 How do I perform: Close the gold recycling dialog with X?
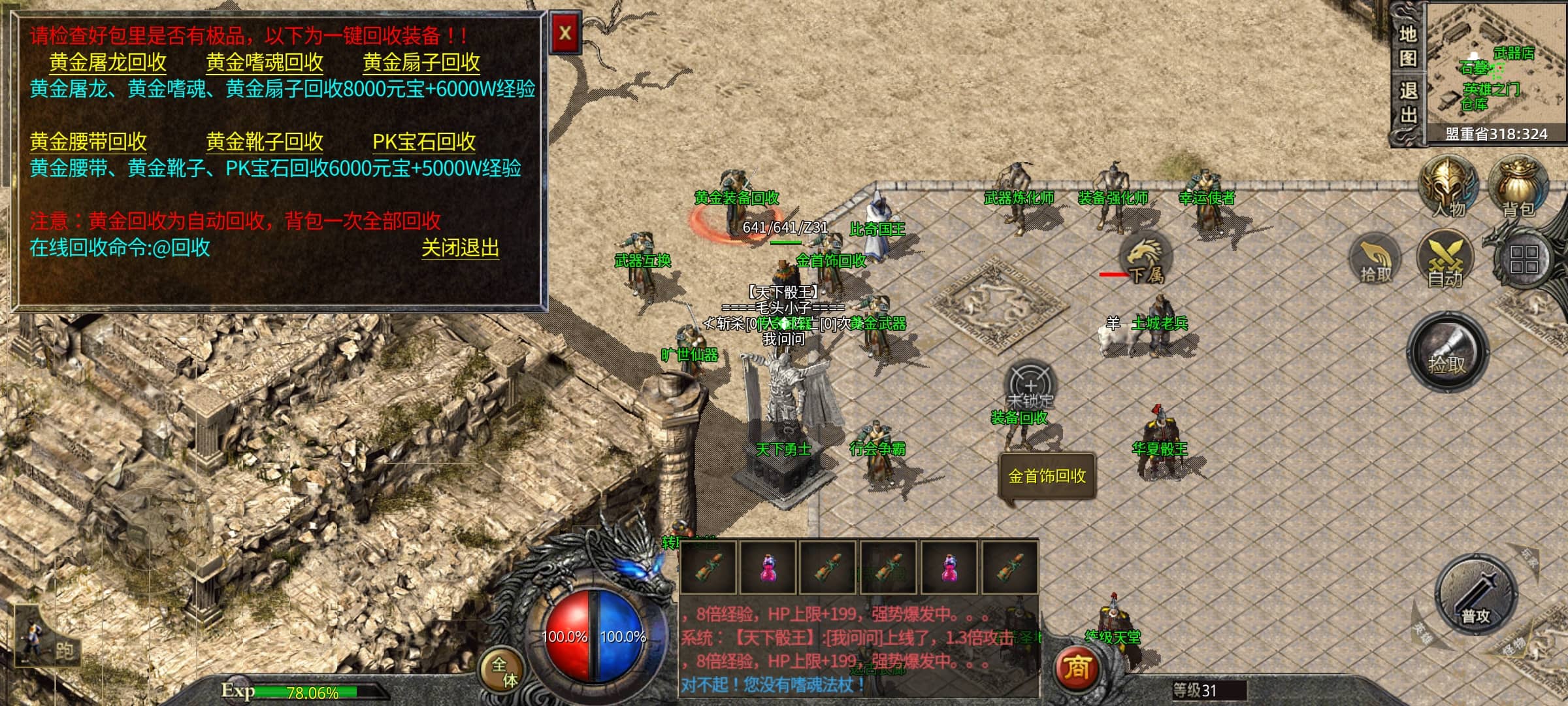click(565, 33)
